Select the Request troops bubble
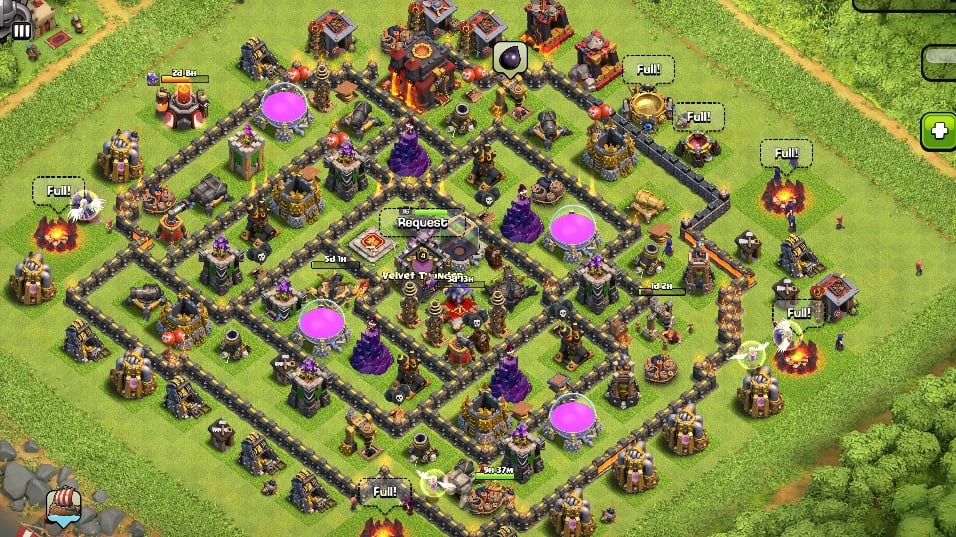Viewport: 956px width, 537px height. [422, 222]
